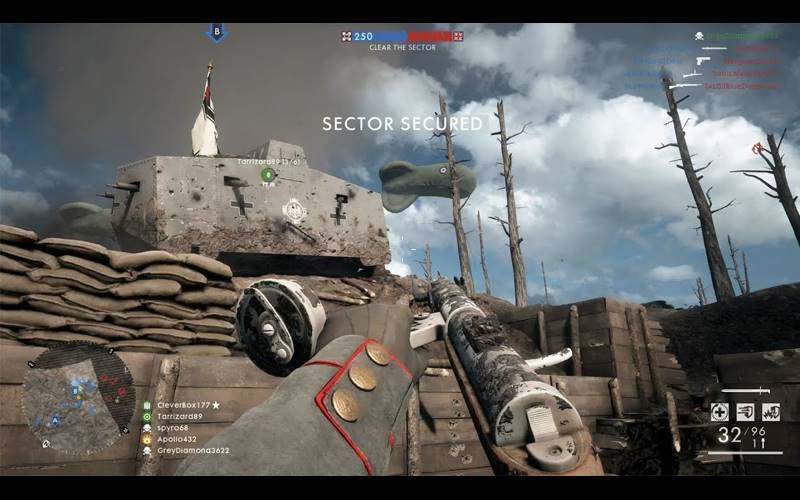Select the medical crate gadget icon
This screenshot has height=500, width=800.
pos(719,412)
